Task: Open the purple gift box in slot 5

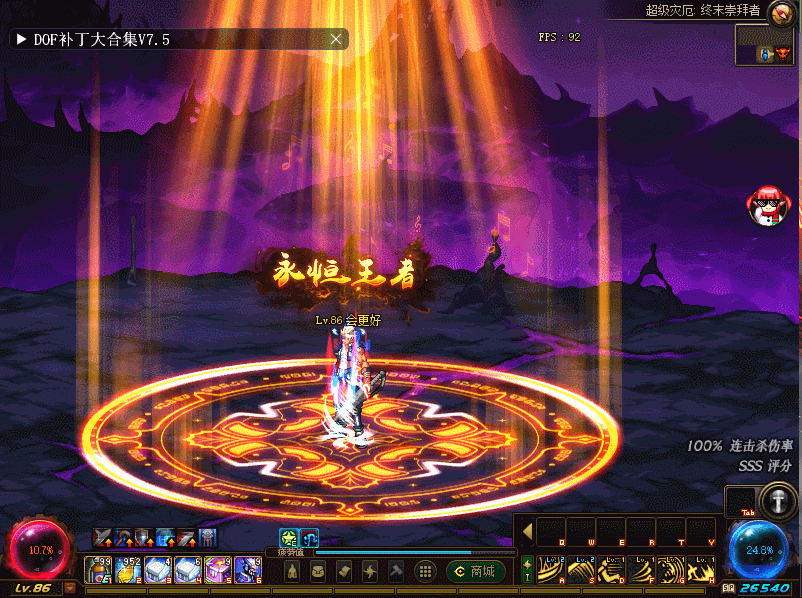Action: (218, 570)
